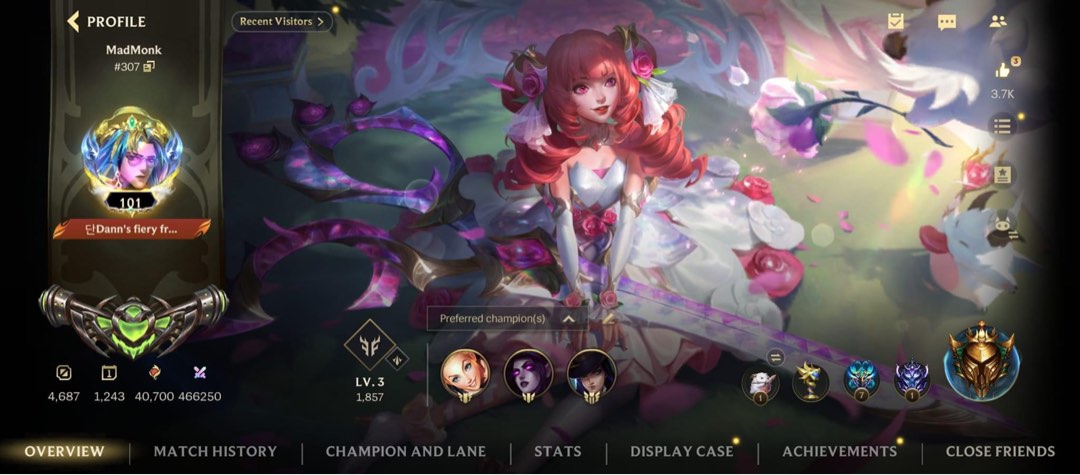Copy the #307 player ID
1080x475 pixels.
coord(149,67)
